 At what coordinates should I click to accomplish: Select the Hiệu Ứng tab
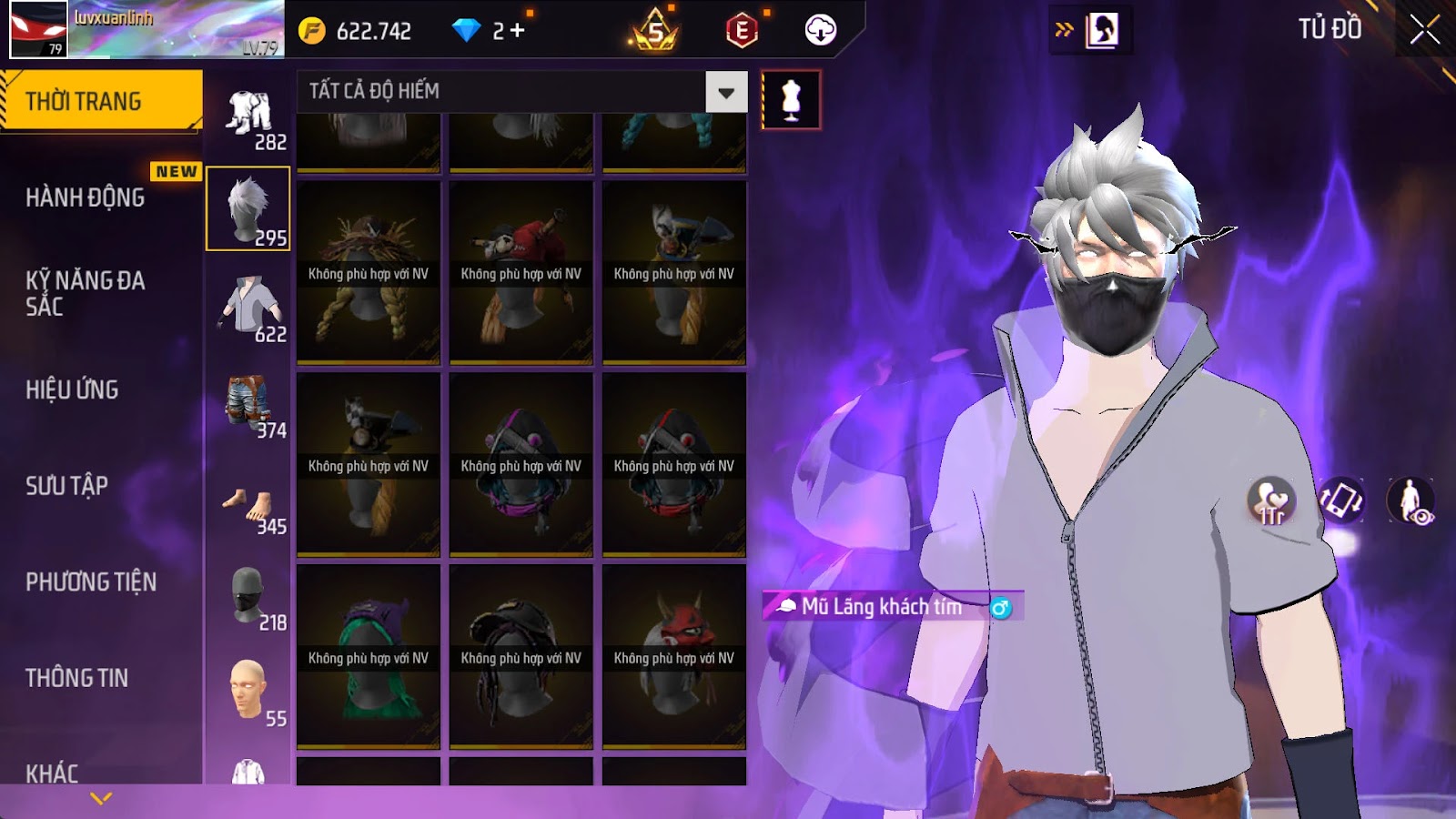(73, 389)
